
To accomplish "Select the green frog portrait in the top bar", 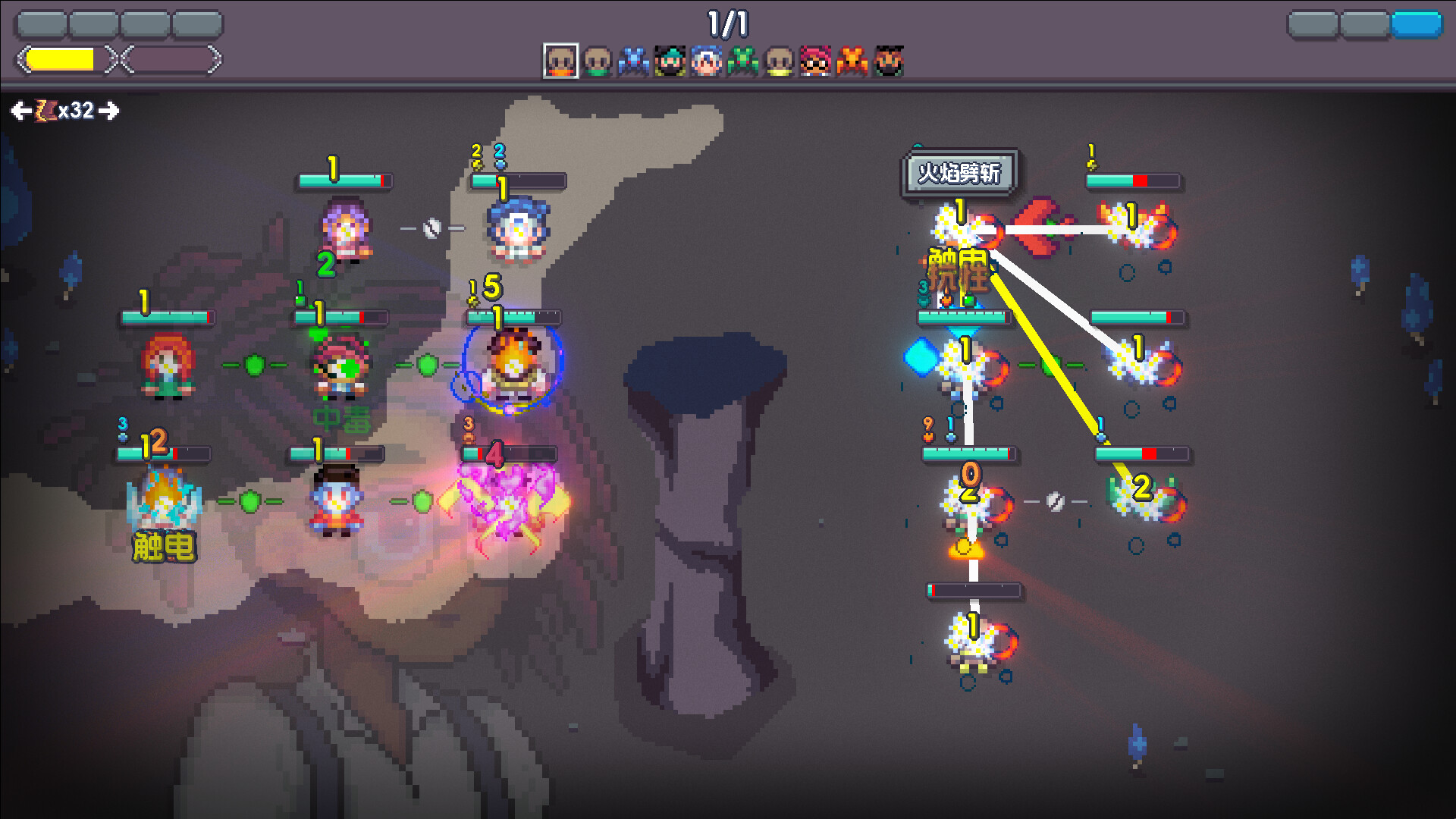I will (743, 61).
